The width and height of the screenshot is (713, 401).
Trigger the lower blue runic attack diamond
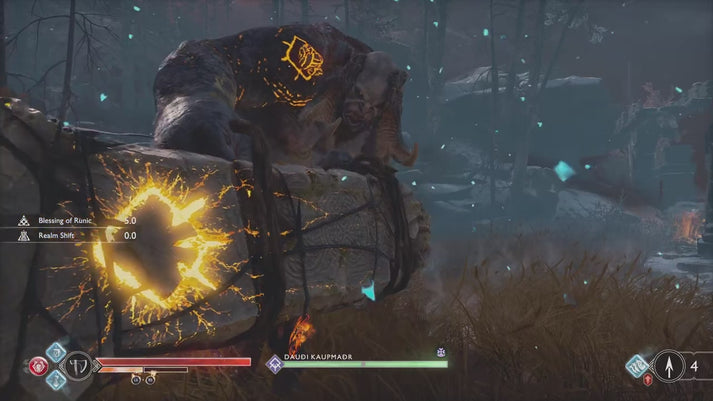55,380
